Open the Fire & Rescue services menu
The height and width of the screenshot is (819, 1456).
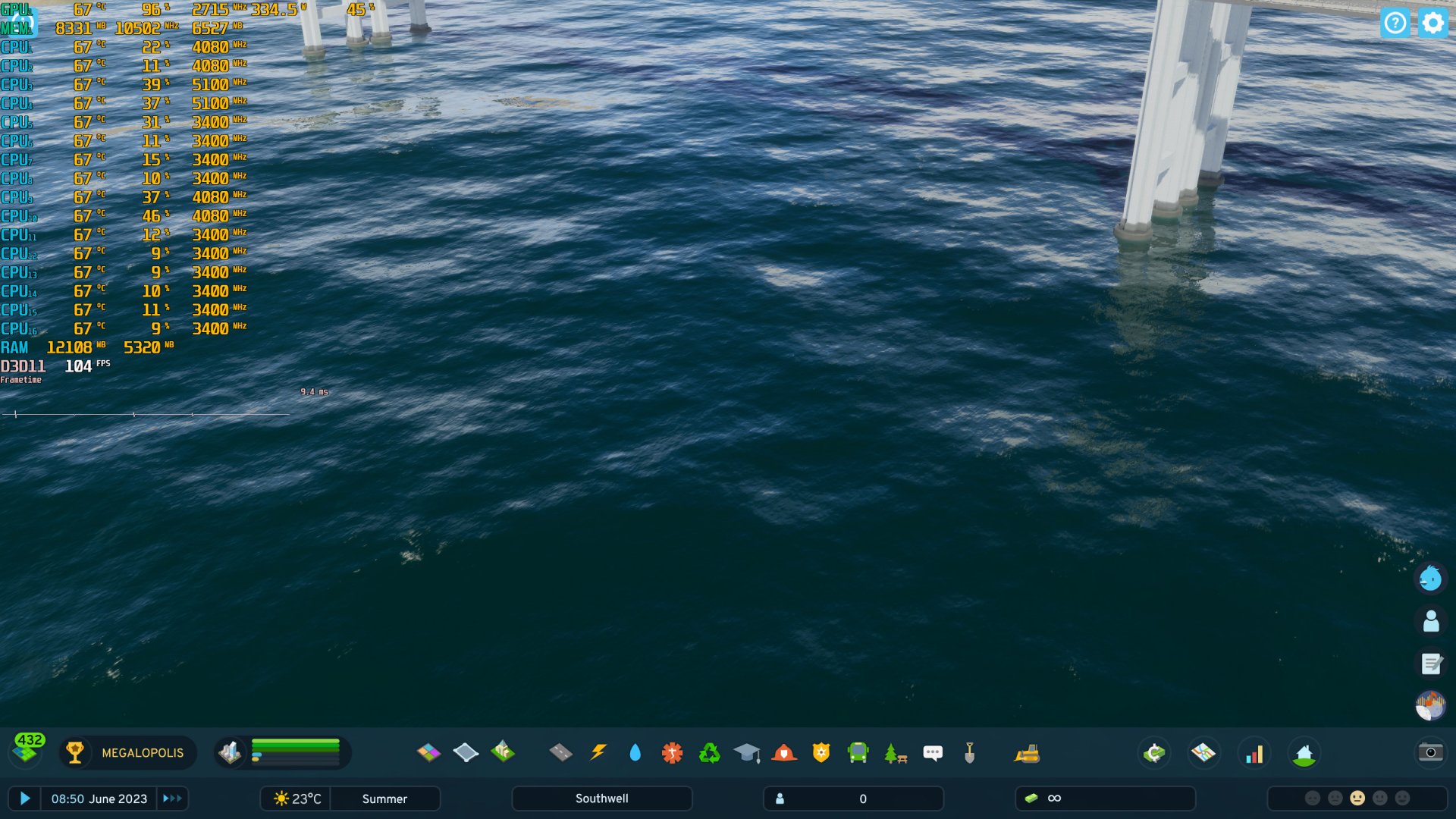783,753
